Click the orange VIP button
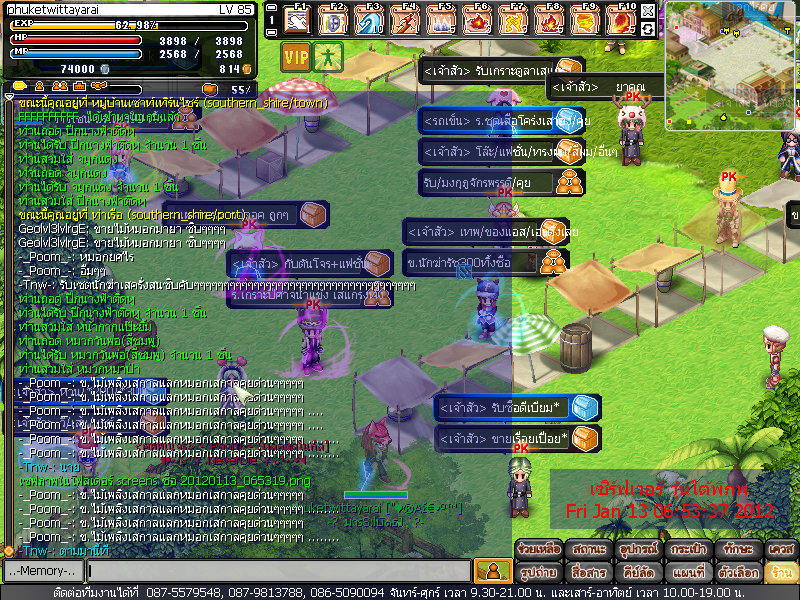 tap(295, 57)
